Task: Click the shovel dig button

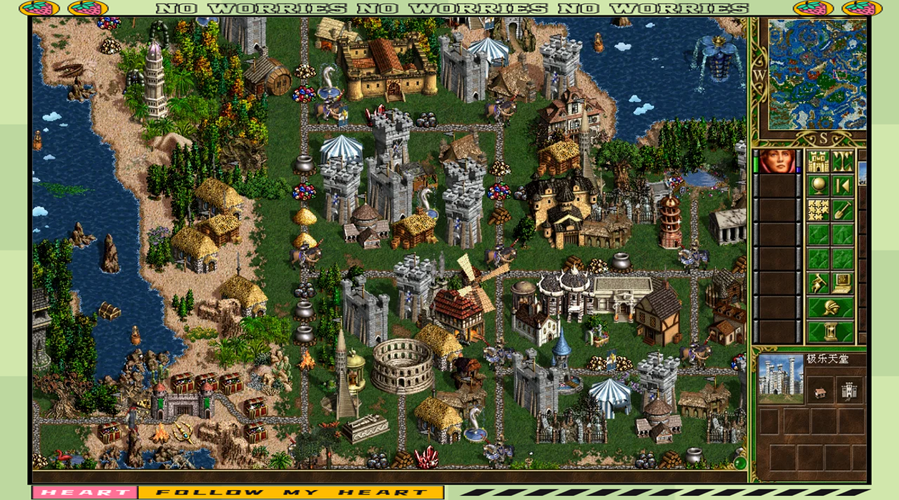Action: 843,210
